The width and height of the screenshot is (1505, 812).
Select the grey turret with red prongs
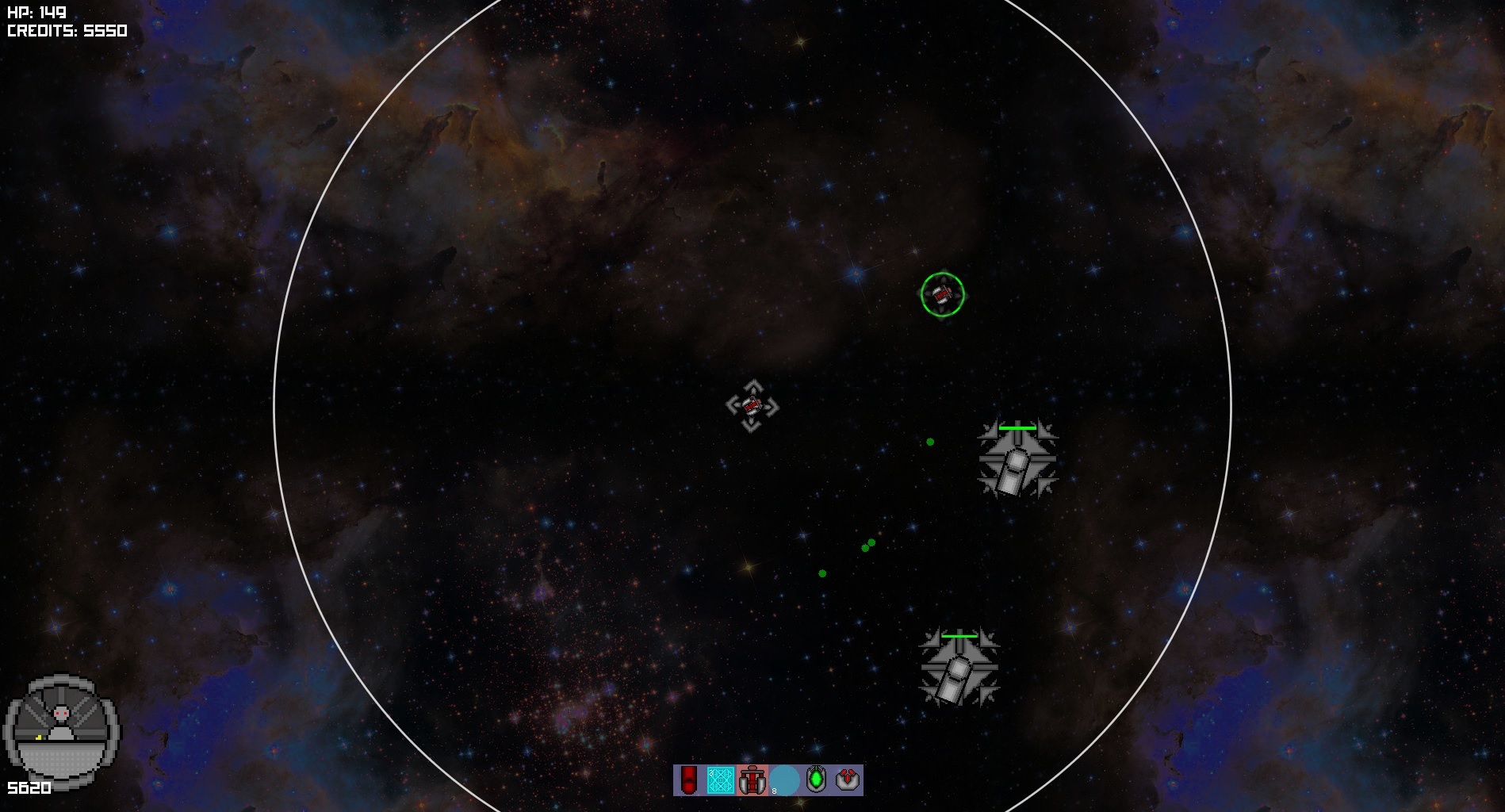(847, 779)
